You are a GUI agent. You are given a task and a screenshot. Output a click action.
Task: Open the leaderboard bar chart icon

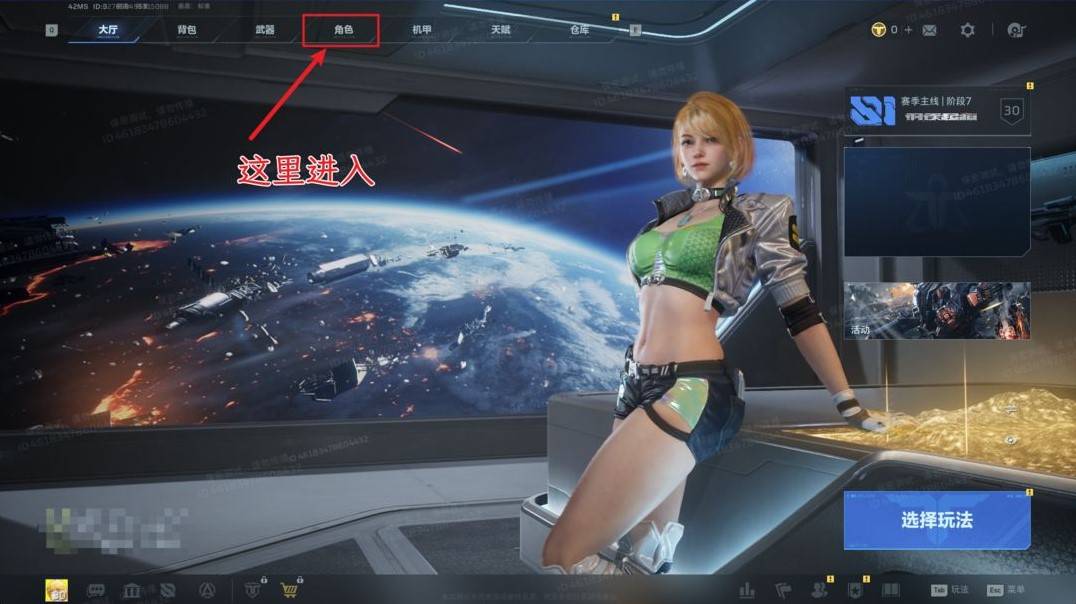pyautogui.click(x=746, y=590)
